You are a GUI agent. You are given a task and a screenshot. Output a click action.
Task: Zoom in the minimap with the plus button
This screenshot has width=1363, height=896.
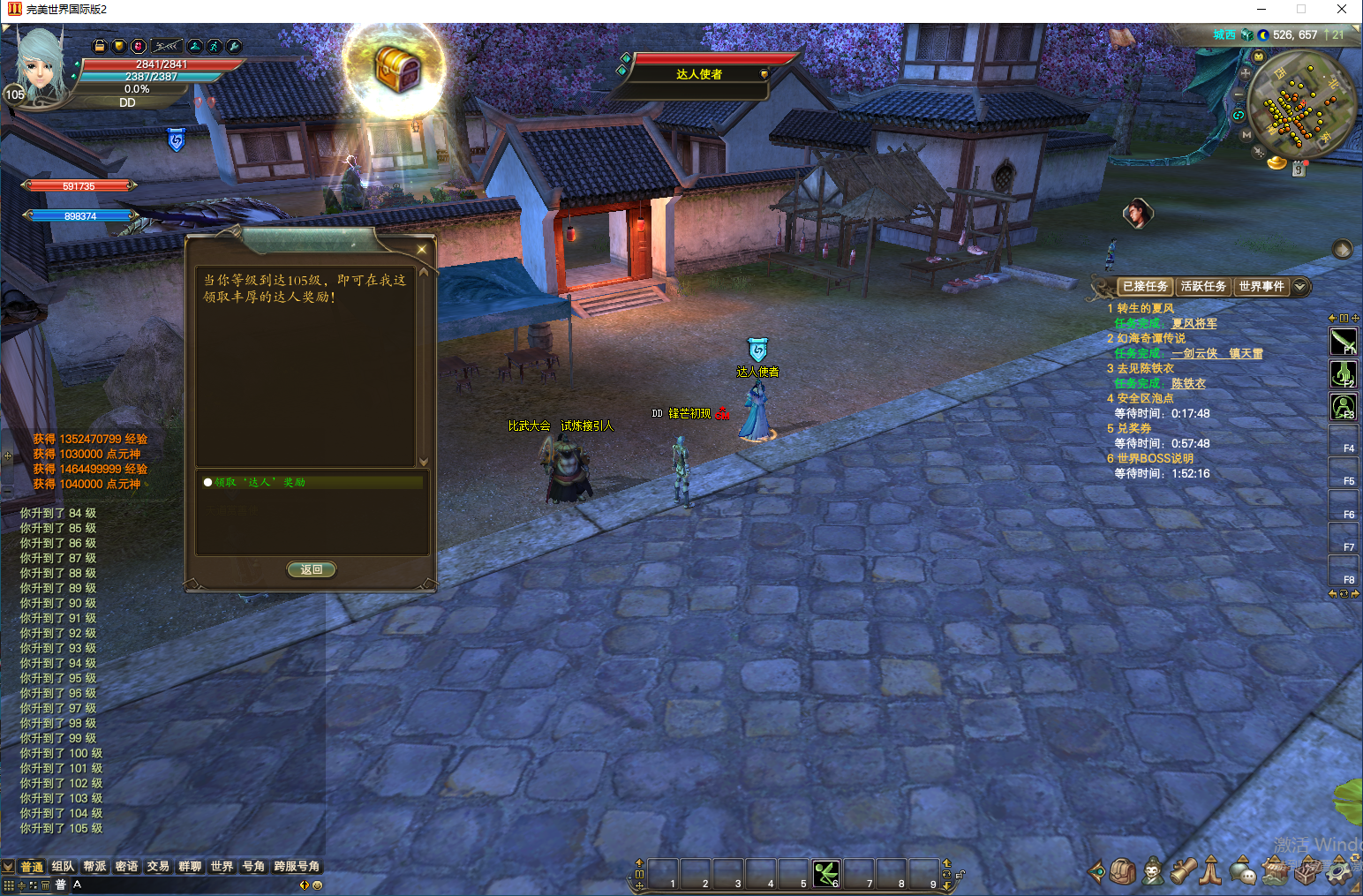tap(1246, 73)
